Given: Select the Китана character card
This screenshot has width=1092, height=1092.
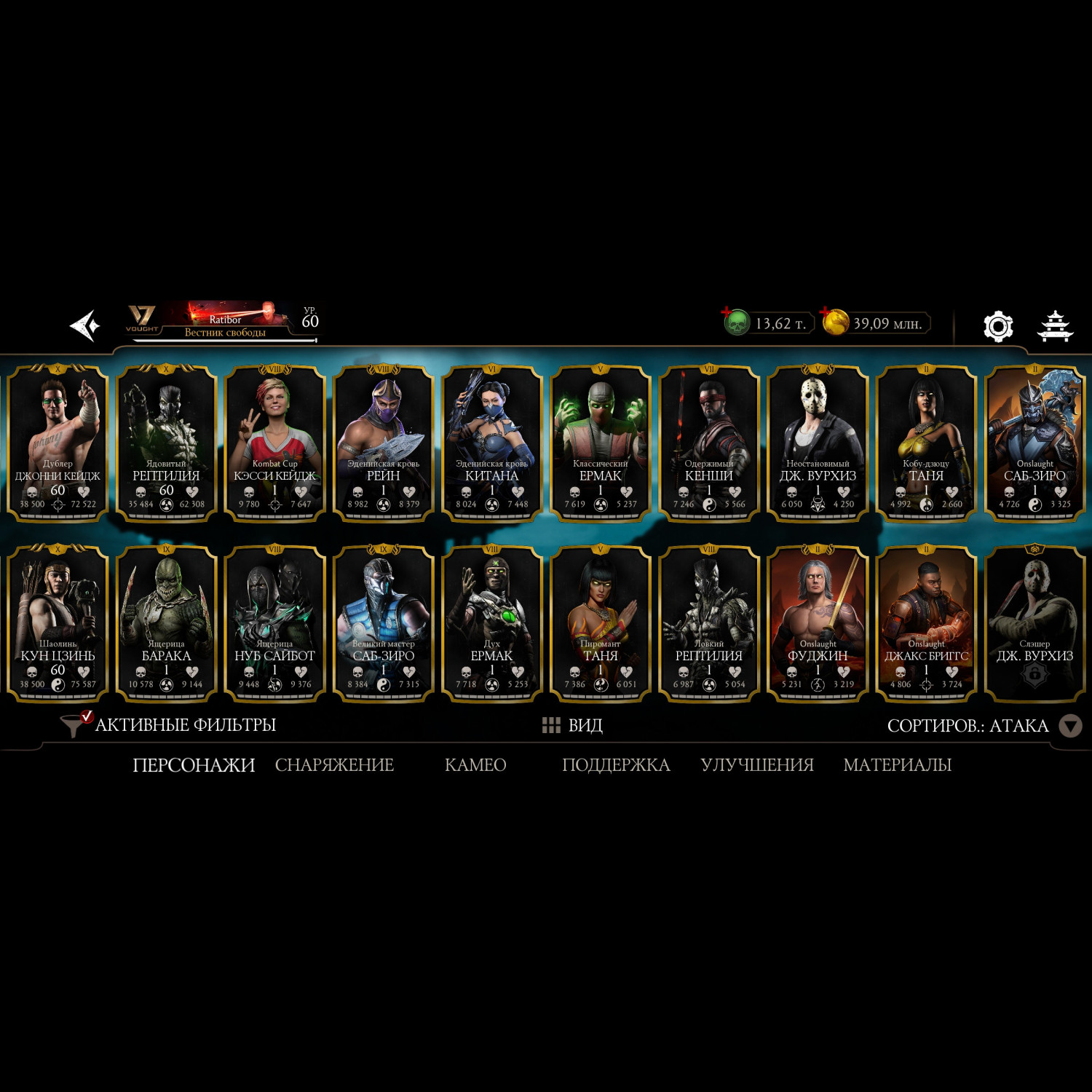Looking at the screenshot, I should pos(491,443).
